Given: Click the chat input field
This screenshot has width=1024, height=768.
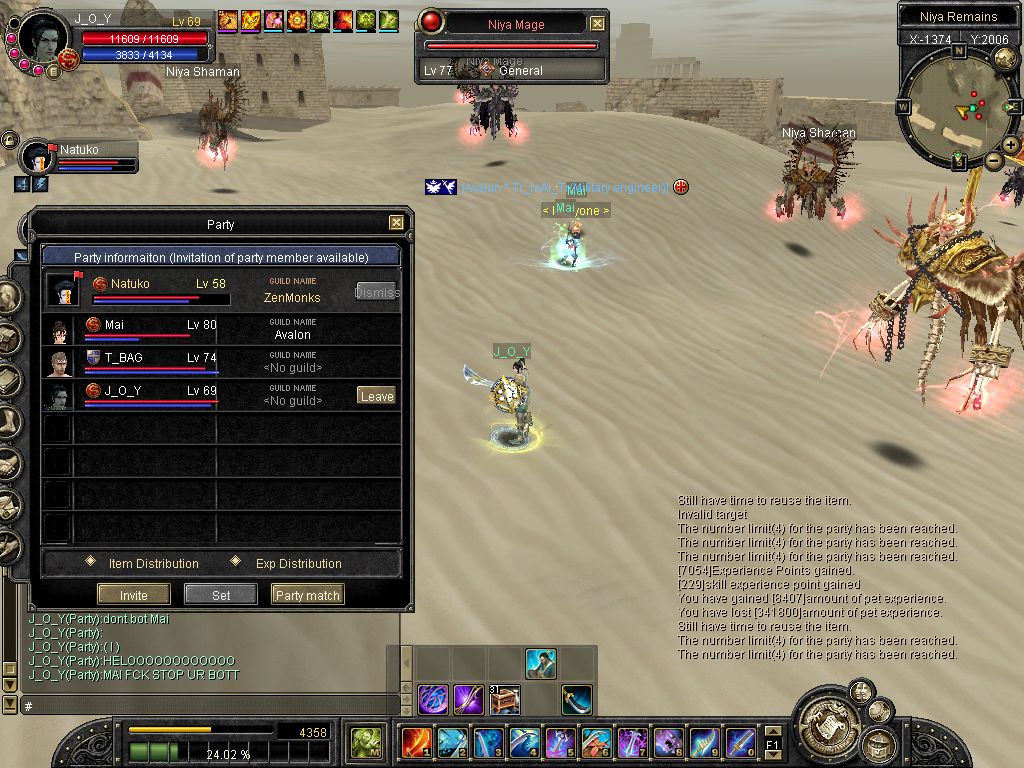Looking at the screenshot, I should point(200,706).
